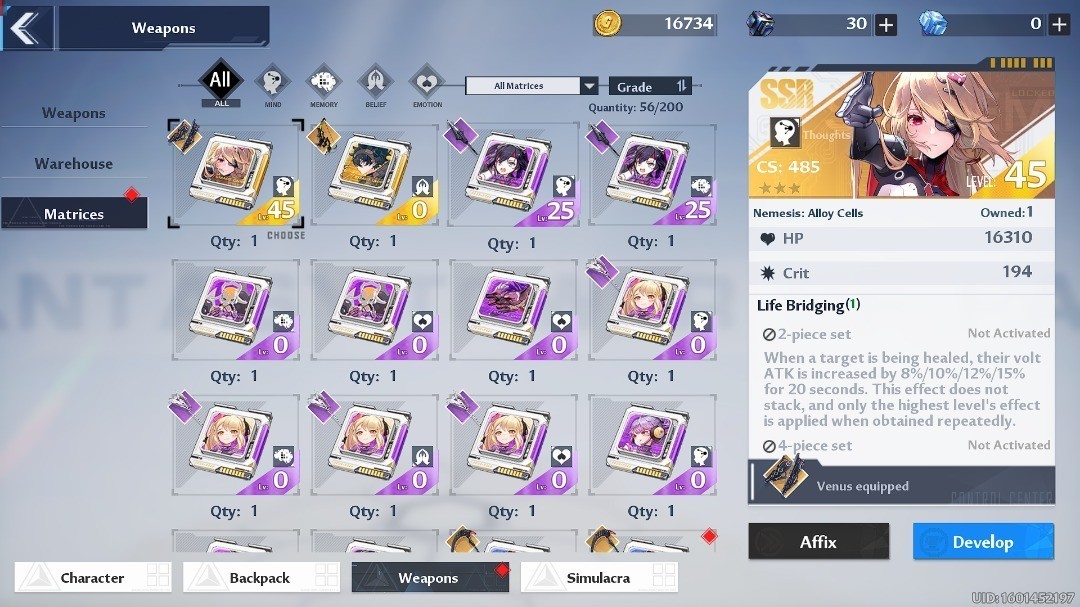
Task: Add more dark crystals with plus button
Action: [886, 24]
